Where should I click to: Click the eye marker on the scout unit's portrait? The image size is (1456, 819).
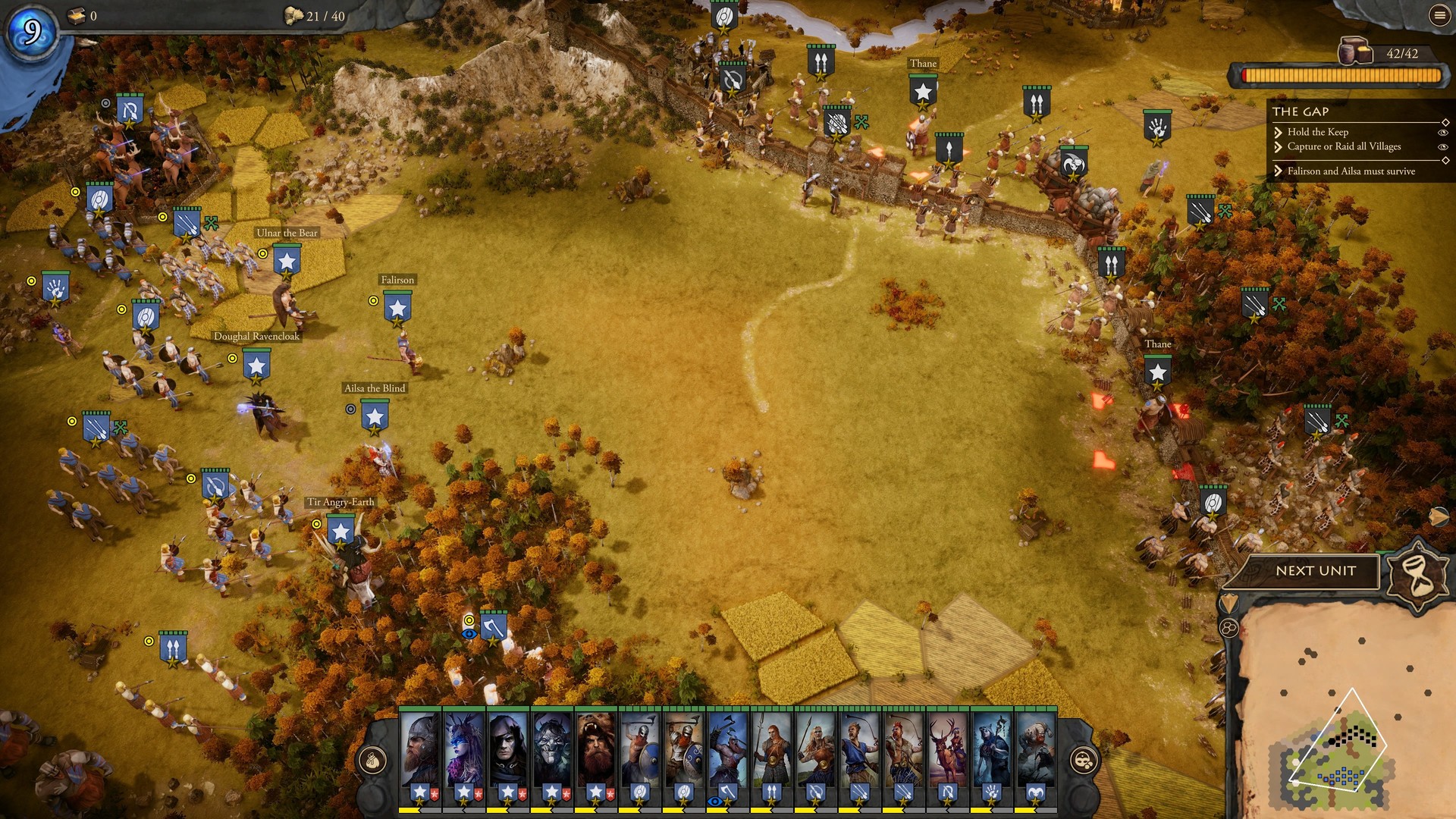pyautogui.click(x=714, y=801)
